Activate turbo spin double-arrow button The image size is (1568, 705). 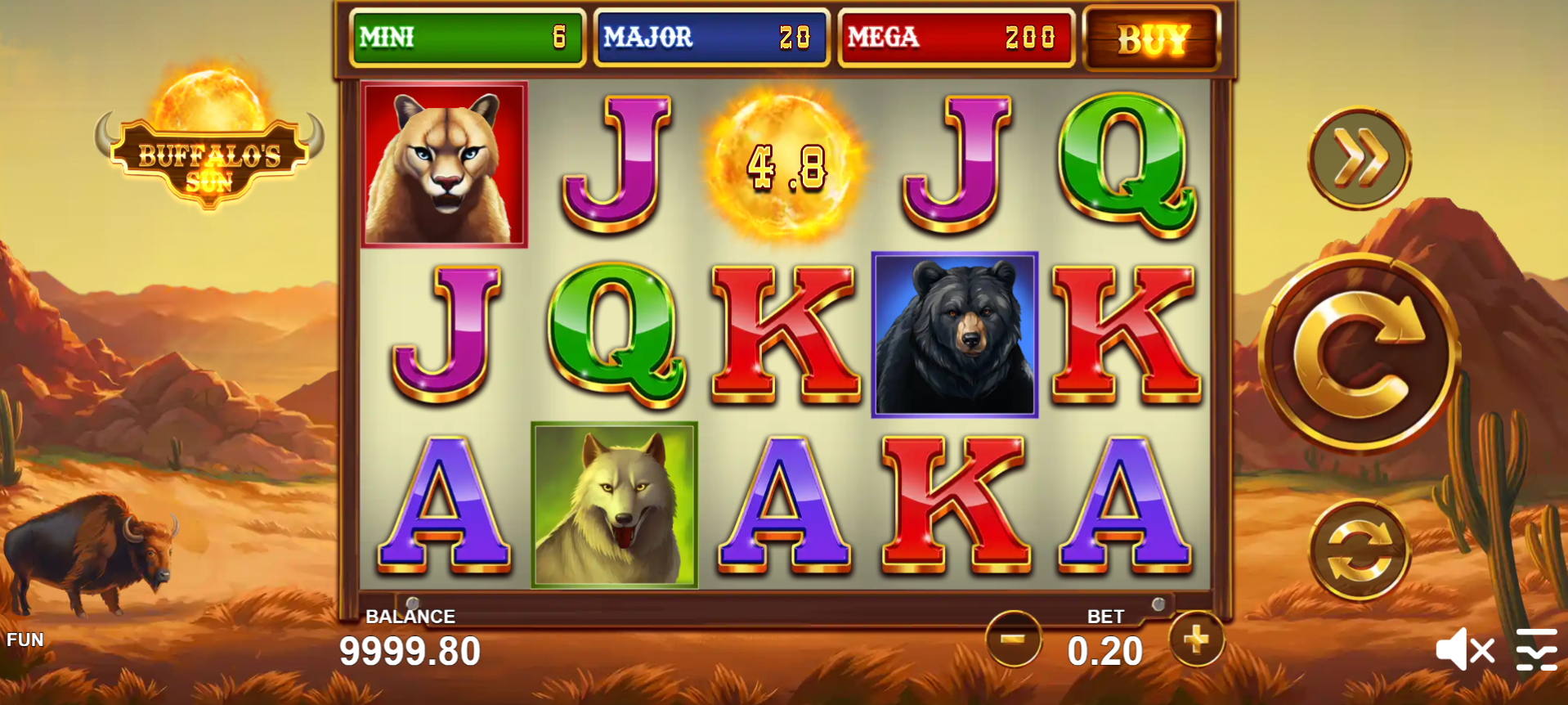click(1359, 158)
